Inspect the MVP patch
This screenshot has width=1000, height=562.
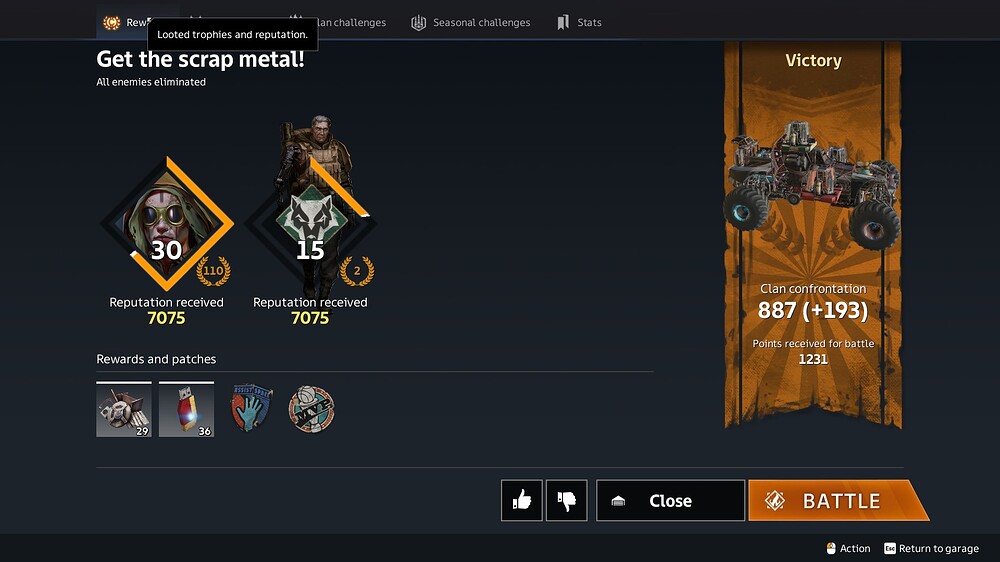tap(311, 409)
